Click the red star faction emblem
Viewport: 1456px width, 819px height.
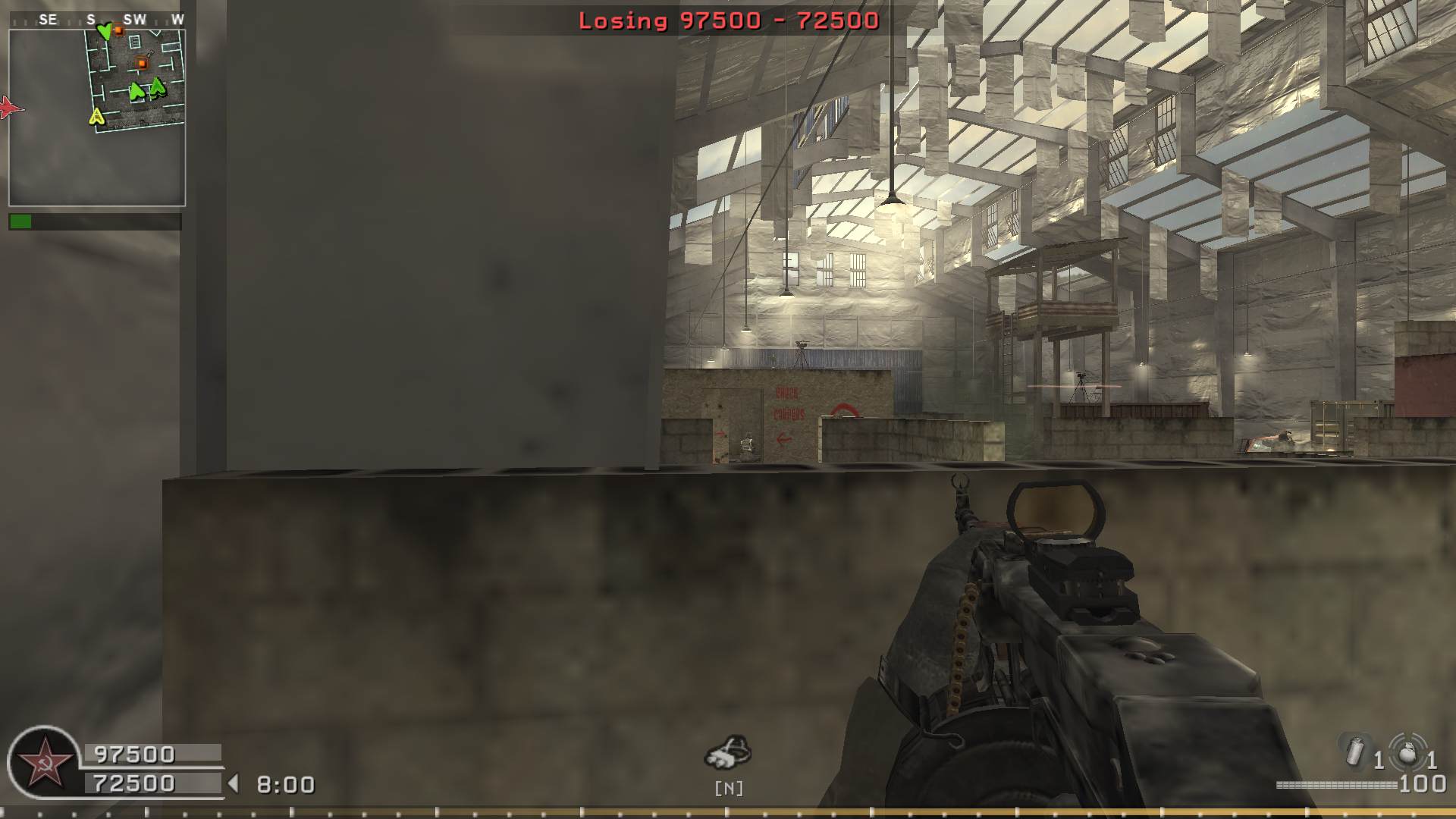44,762
